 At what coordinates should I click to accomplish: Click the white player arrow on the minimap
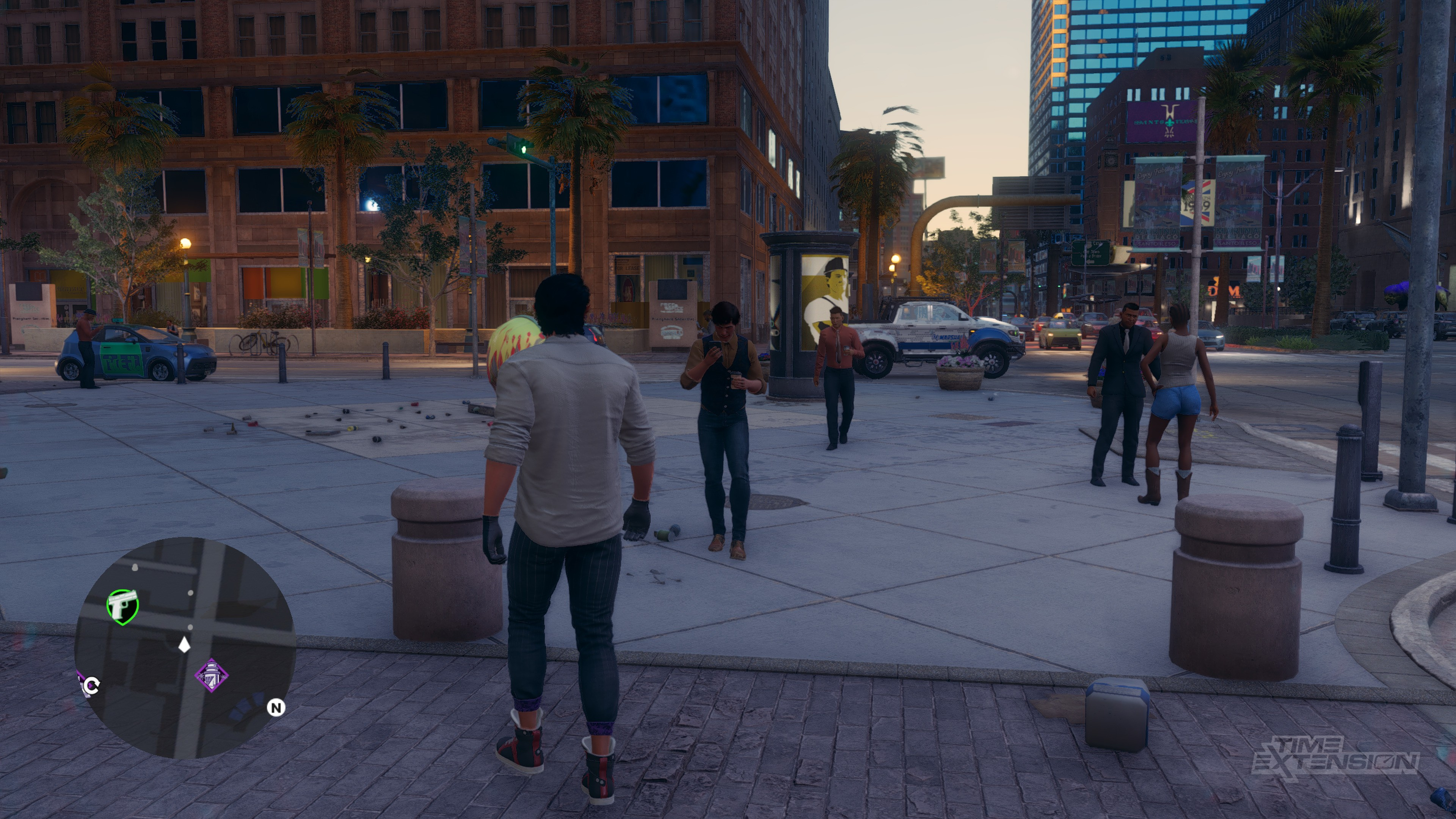click(184, 644)
